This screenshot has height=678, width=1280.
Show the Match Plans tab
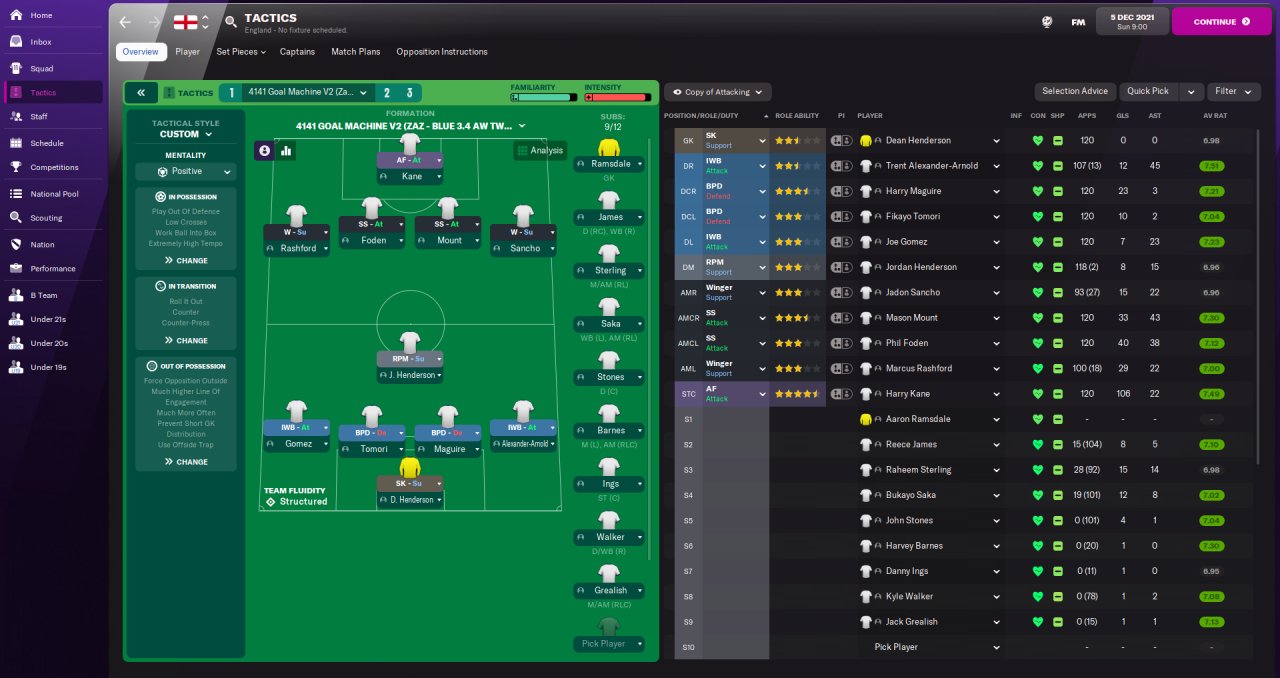(355, 52)
